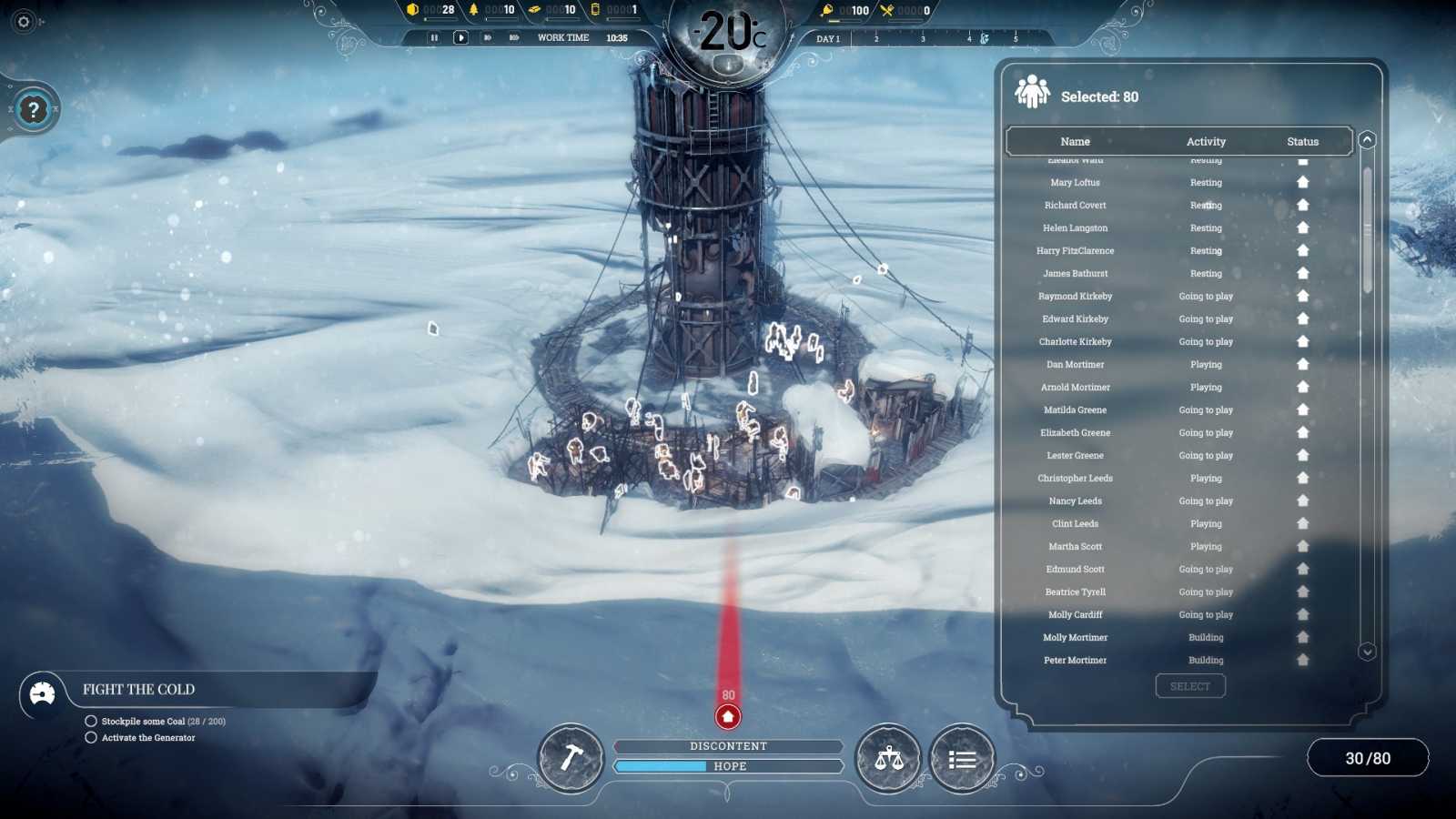Image resolution: width=1456 pixels, height=819 pixels.
Task: Open the Book of Laws scales button
Action: pyautogui.click(x=888, y=758)
